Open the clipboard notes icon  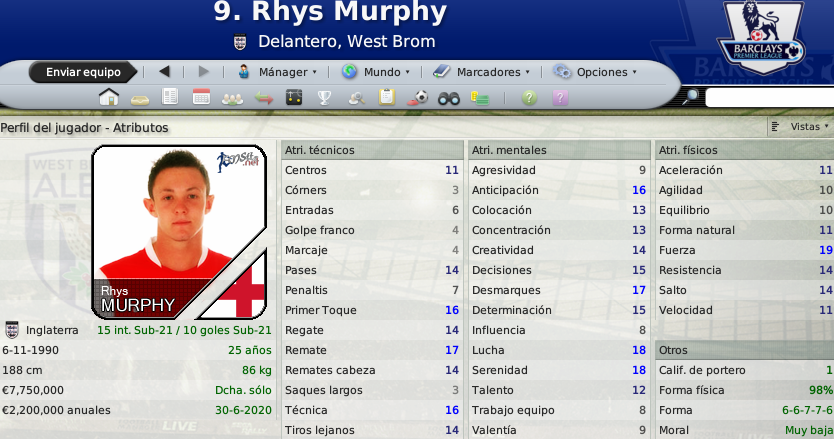point(387,97)
